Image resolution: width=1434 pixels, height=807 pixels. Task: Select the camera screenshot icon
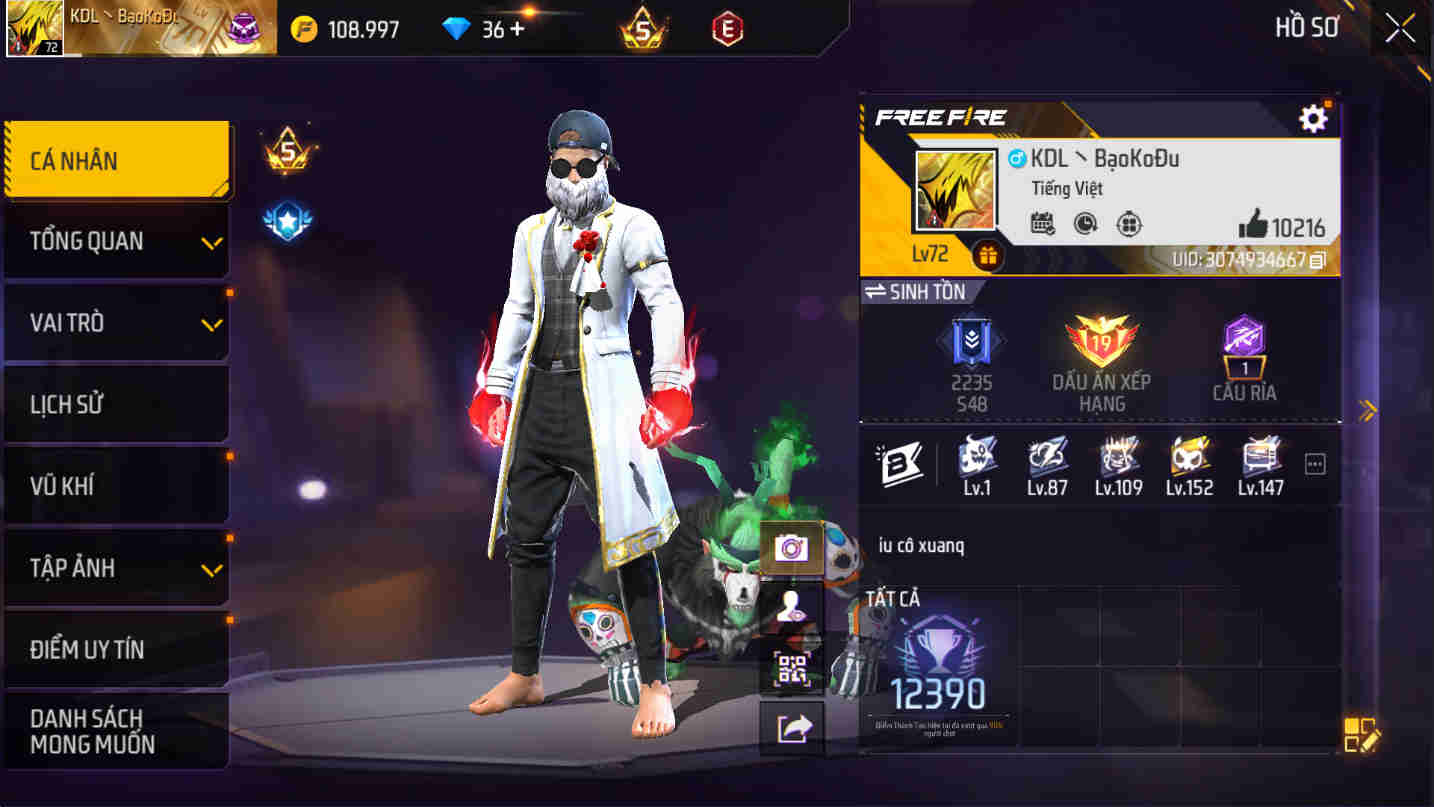pyautogui.click(x=791, y=548)
